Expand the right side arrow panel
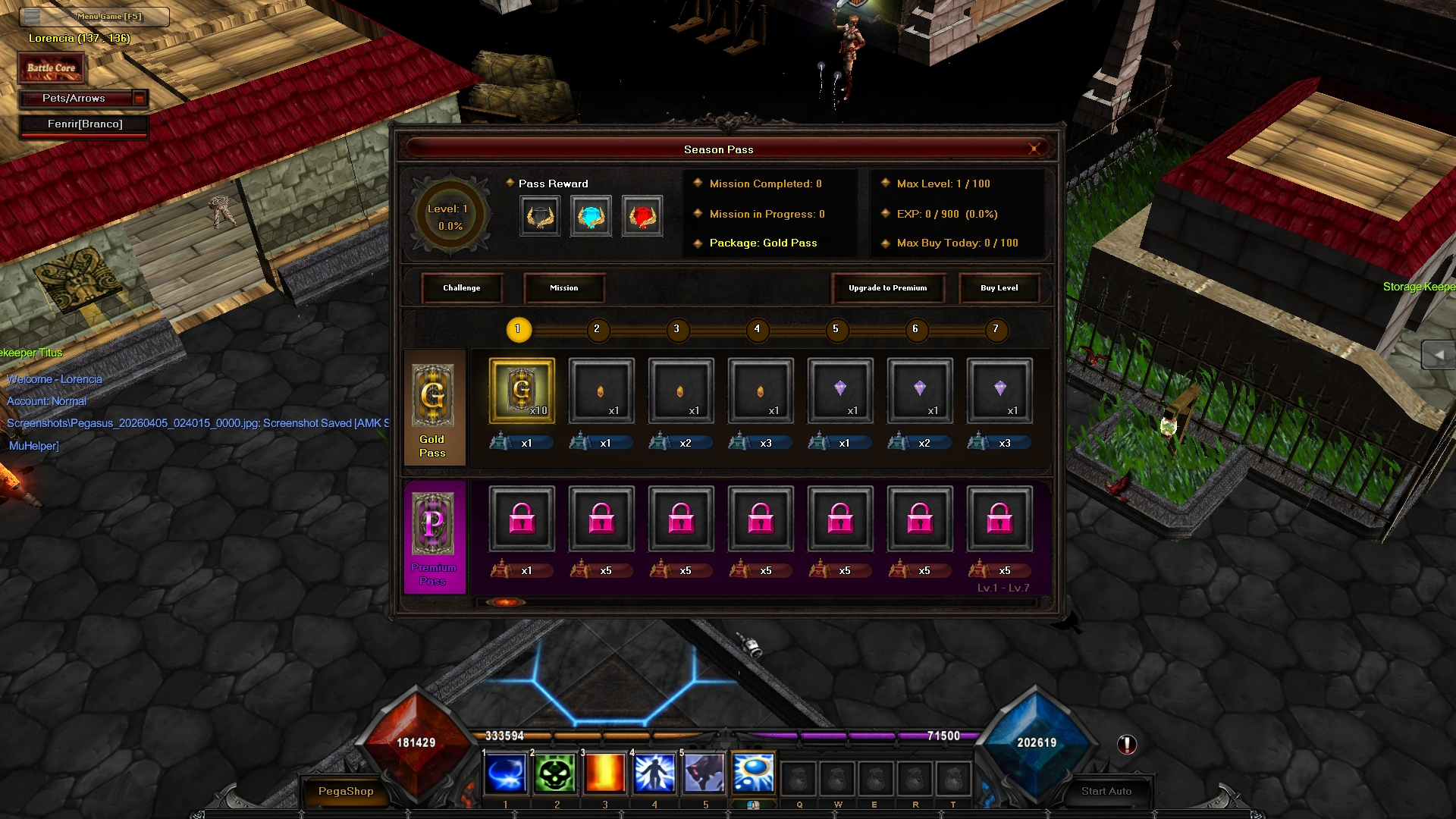Viewport: 1456px width, 819px height. [x=1439, y=354]
